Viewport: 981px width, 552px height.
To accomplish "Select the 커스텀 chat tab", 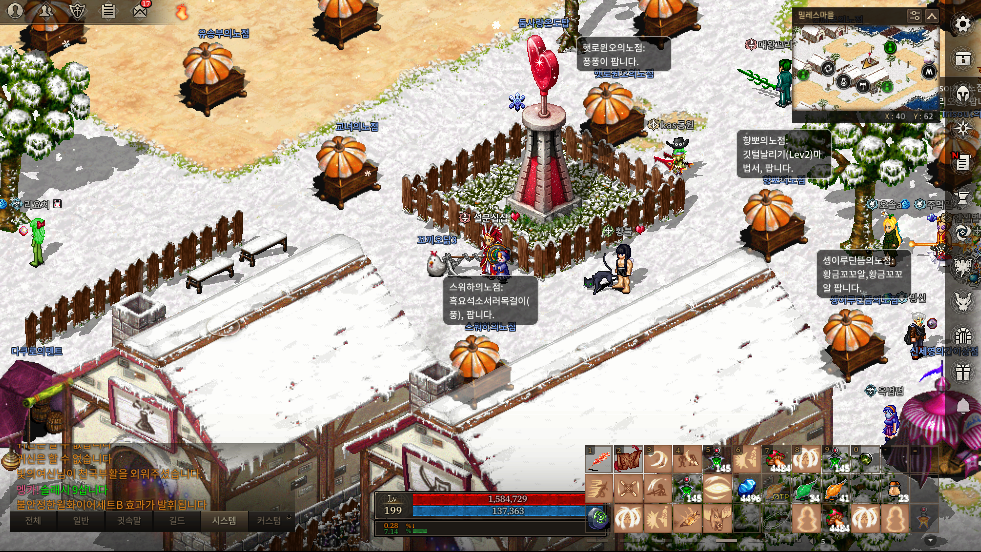I will pyautogui.click(x=268, y=521).
